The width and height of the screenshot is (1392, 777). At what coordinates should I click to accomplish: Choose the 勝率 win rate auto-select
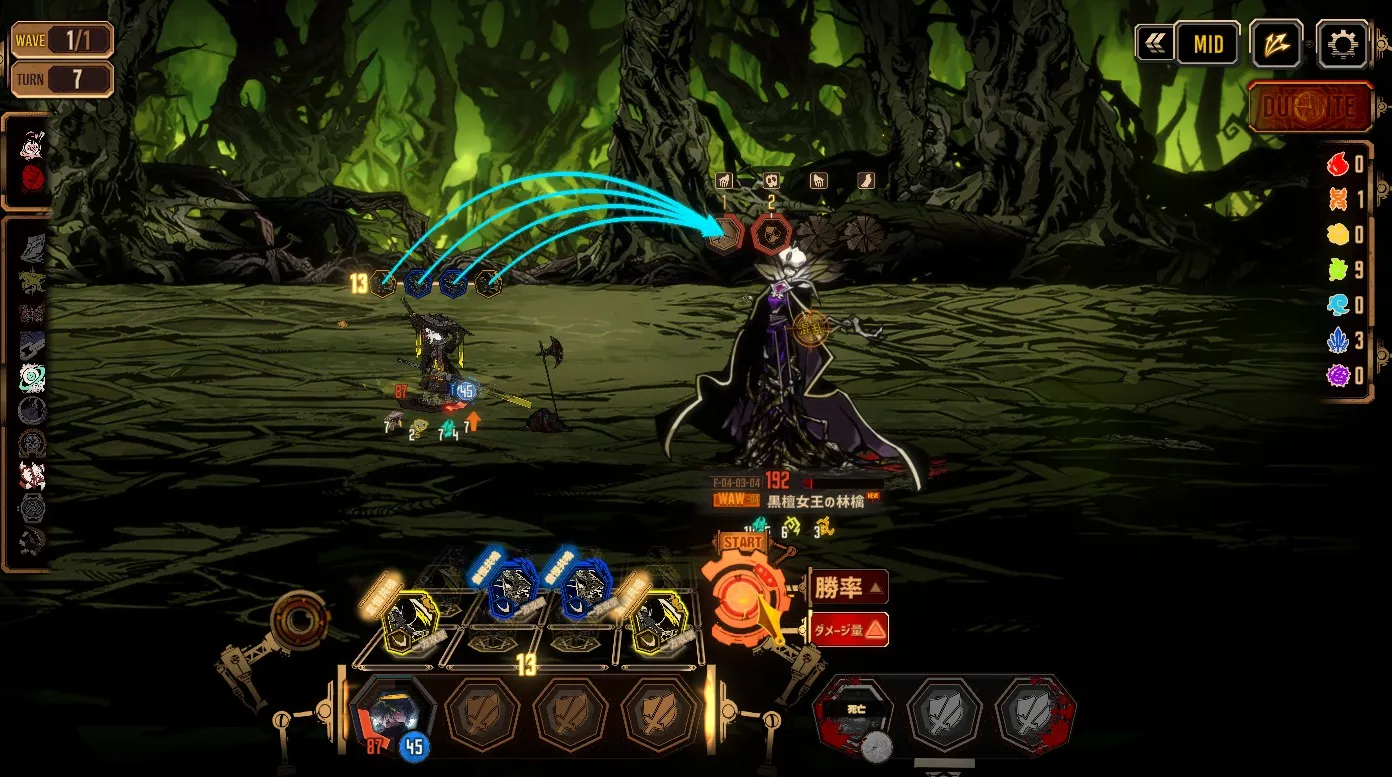849,587
